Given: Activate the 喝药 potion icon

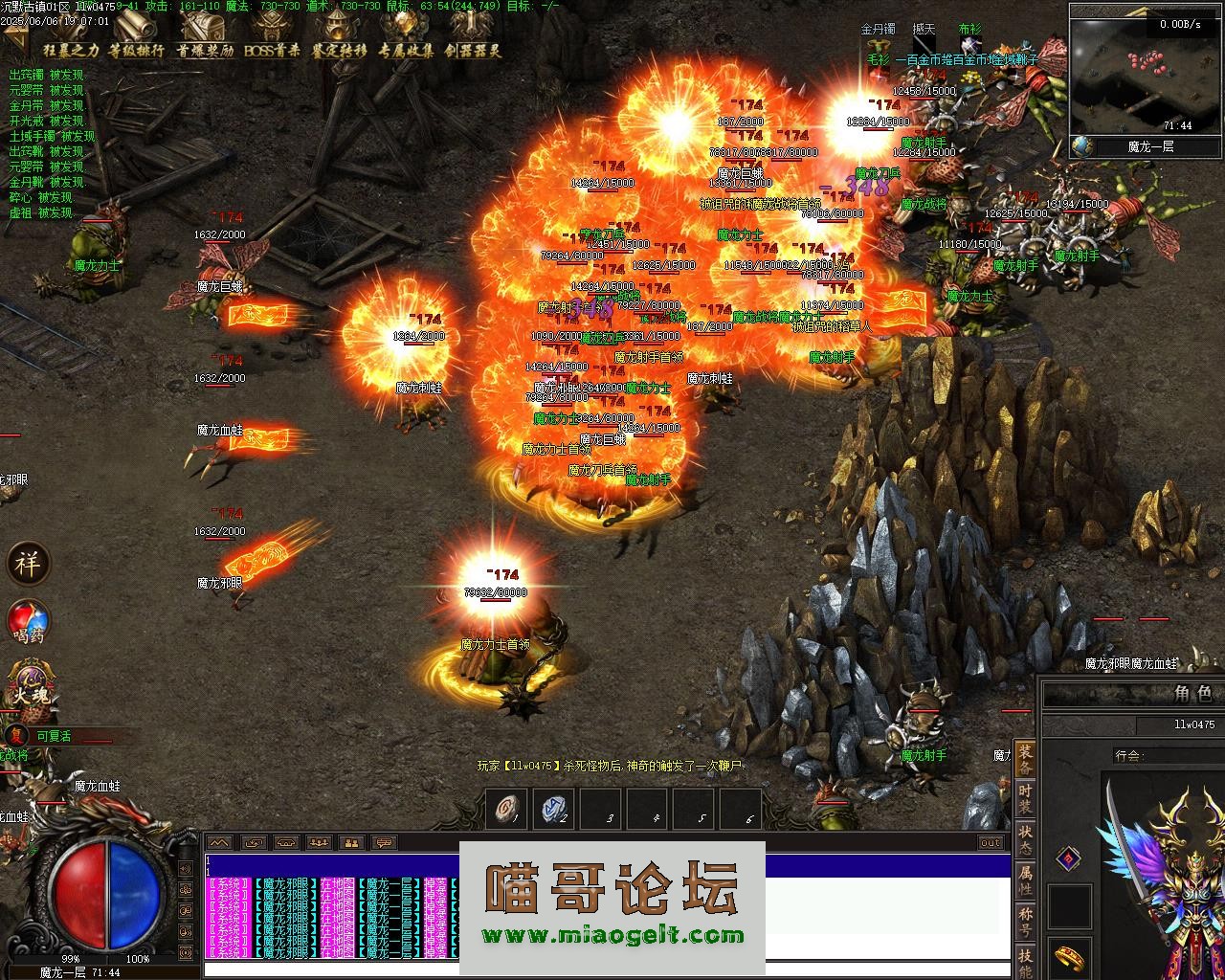Looking at the screenshot, I should click(28, 622).
